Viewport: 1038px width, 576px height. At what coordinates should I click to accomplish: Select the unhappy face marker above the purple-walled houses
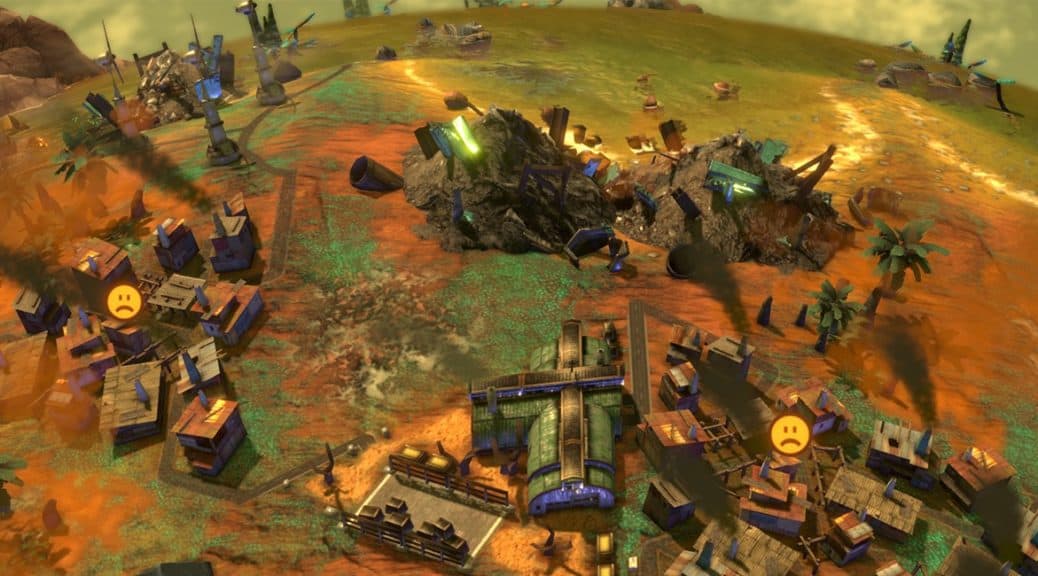[x=124, y=301]
